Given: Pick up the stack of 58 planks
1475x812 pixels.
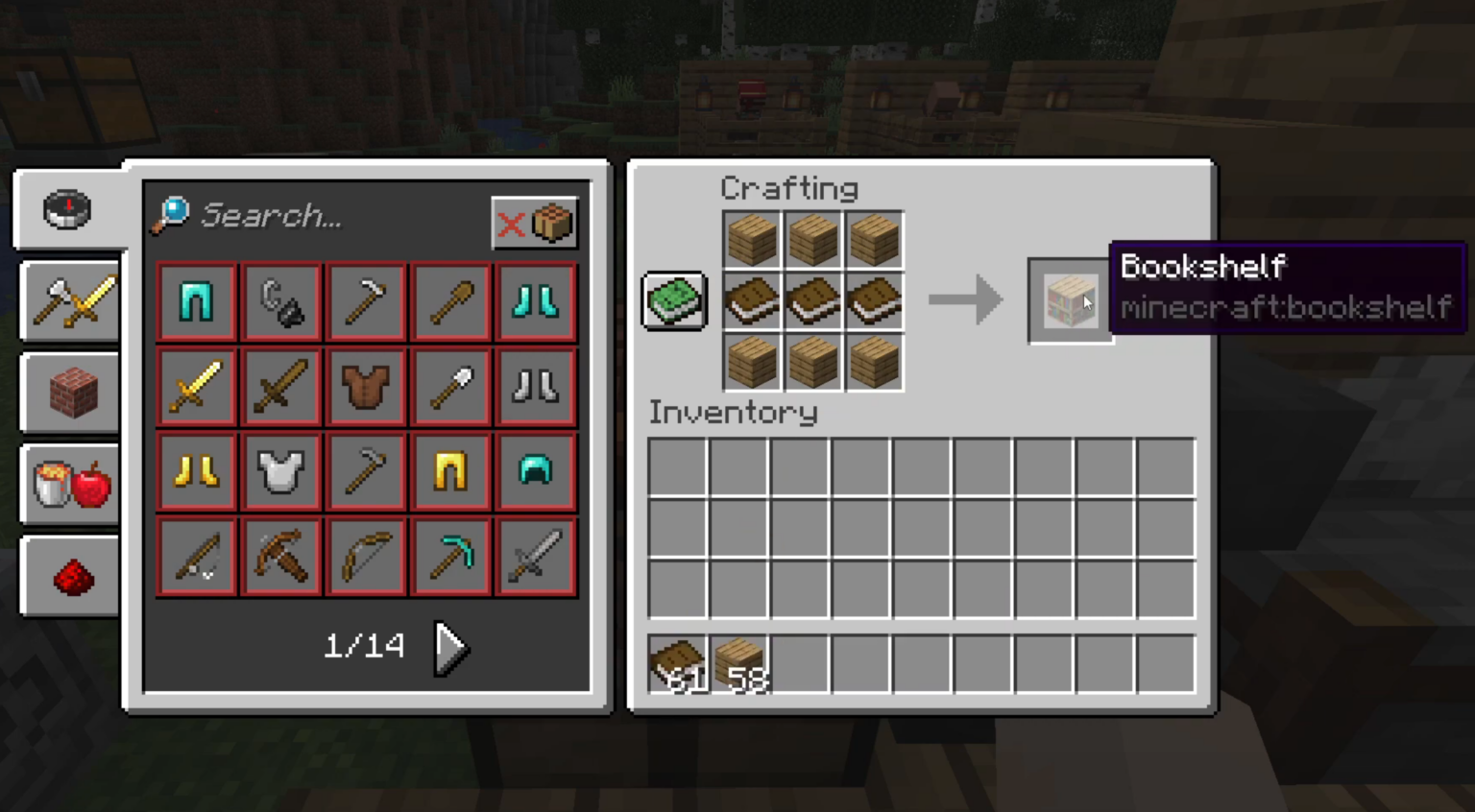Looking at the screenshot, I should pyautogui.click(x=739, y=665).
